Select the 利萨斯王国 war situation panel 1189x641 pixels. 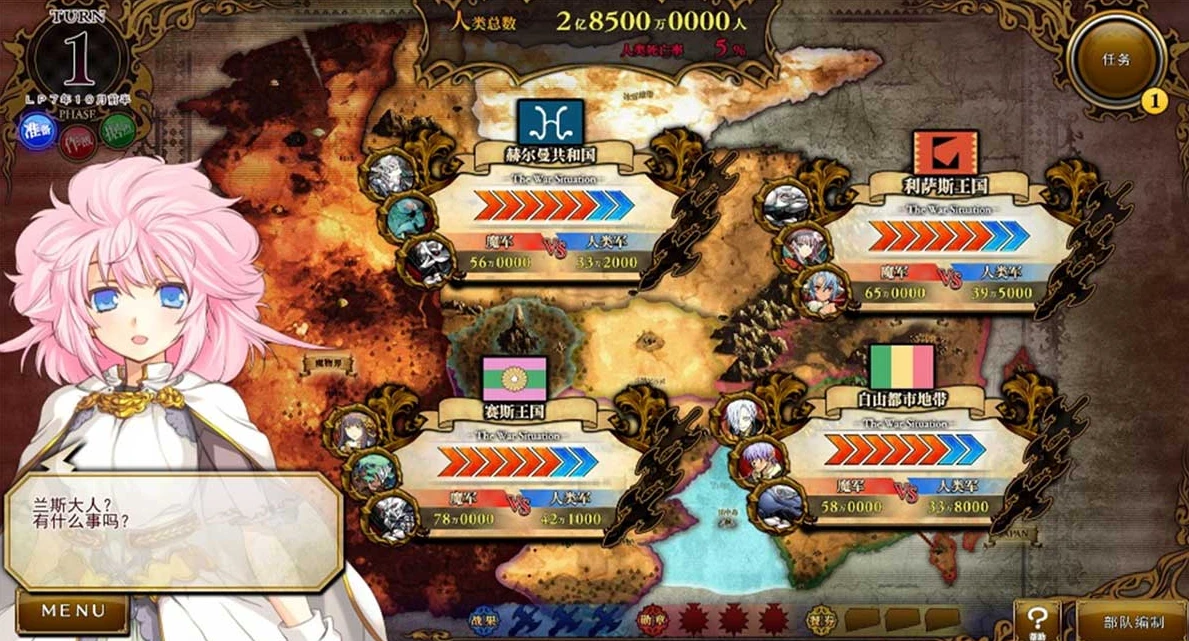click(x=946, y=248)
